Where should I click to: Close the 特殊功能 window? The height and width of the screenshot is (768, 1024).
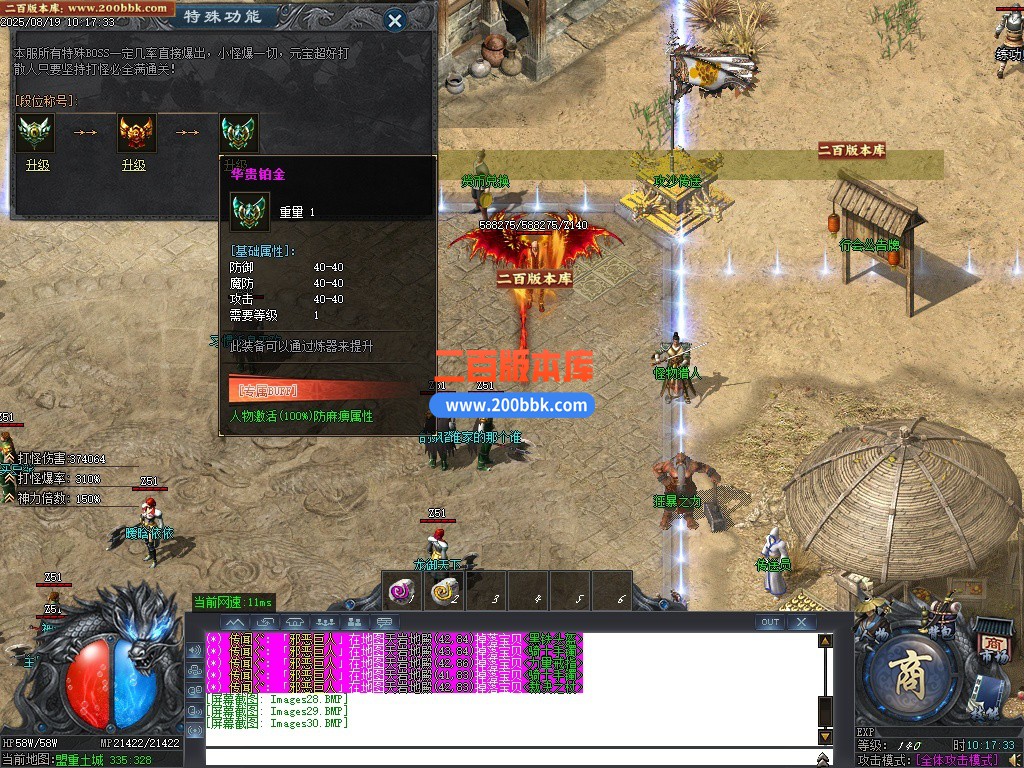click(395, 19)
